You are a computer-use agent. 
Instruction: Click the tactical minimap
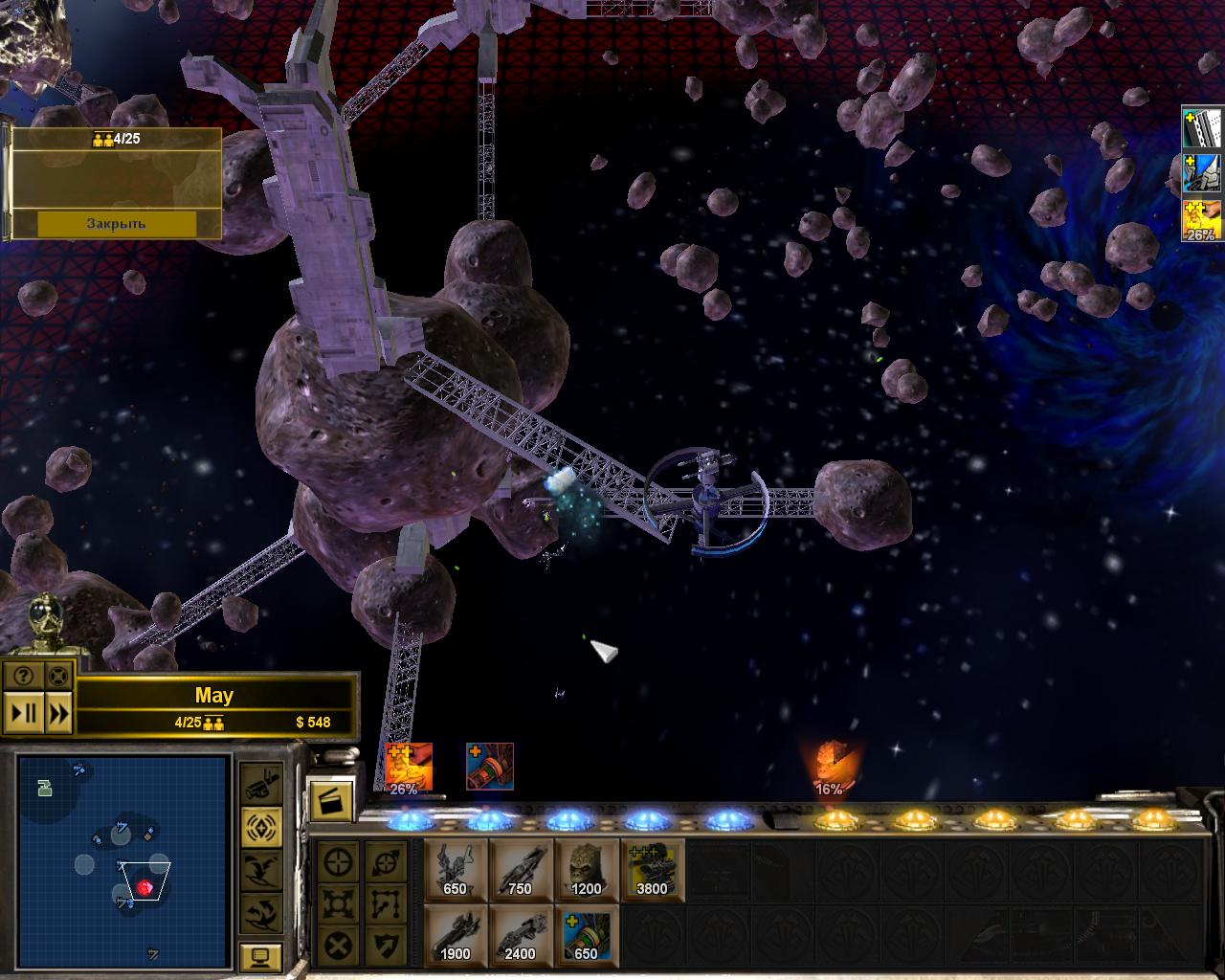click(x=123, y=849)
